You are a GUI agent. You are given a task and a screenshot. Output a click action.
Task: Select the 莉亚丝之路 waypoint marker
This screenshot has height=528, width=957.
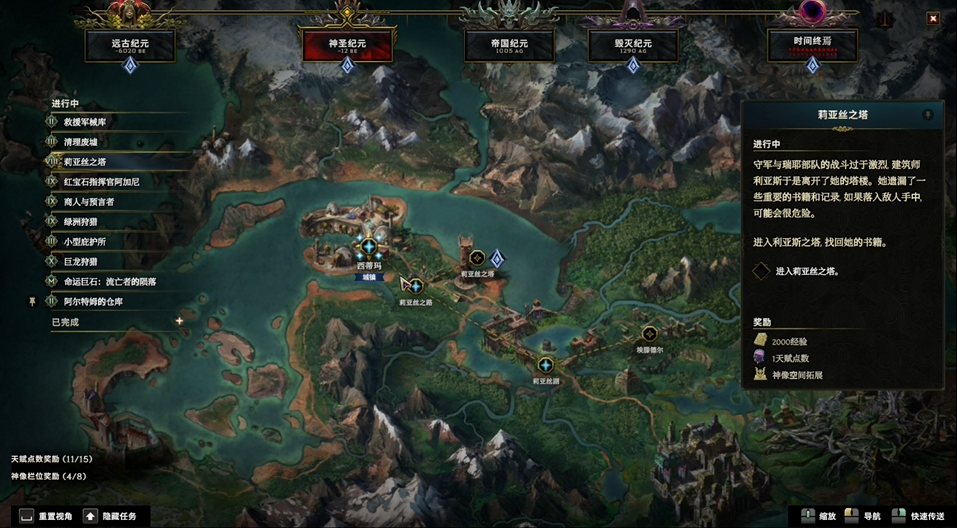pos(415,286)
